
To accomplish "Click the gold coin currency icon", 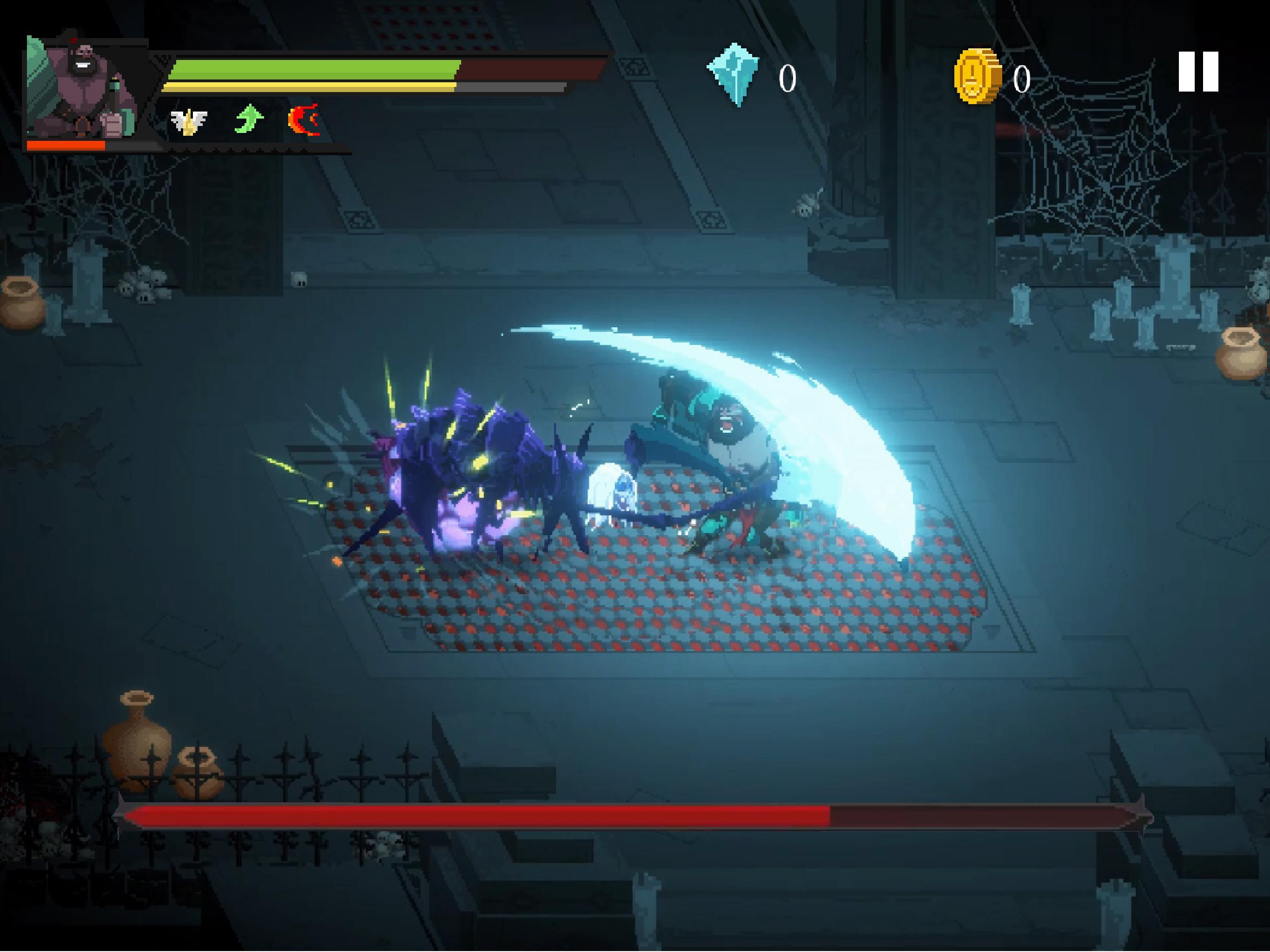I will click(979, 75).
